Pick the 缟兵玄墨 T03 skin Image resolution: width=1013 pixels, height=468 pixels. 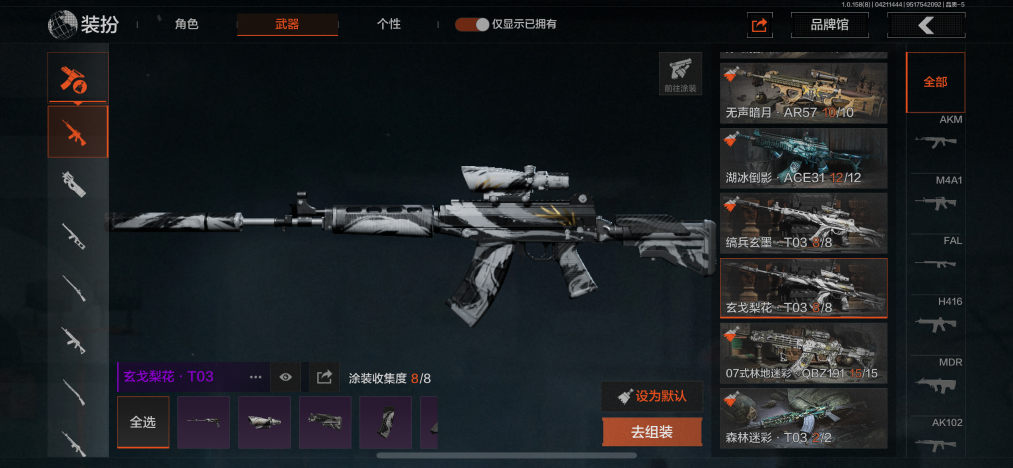click(x=803, y=223)
